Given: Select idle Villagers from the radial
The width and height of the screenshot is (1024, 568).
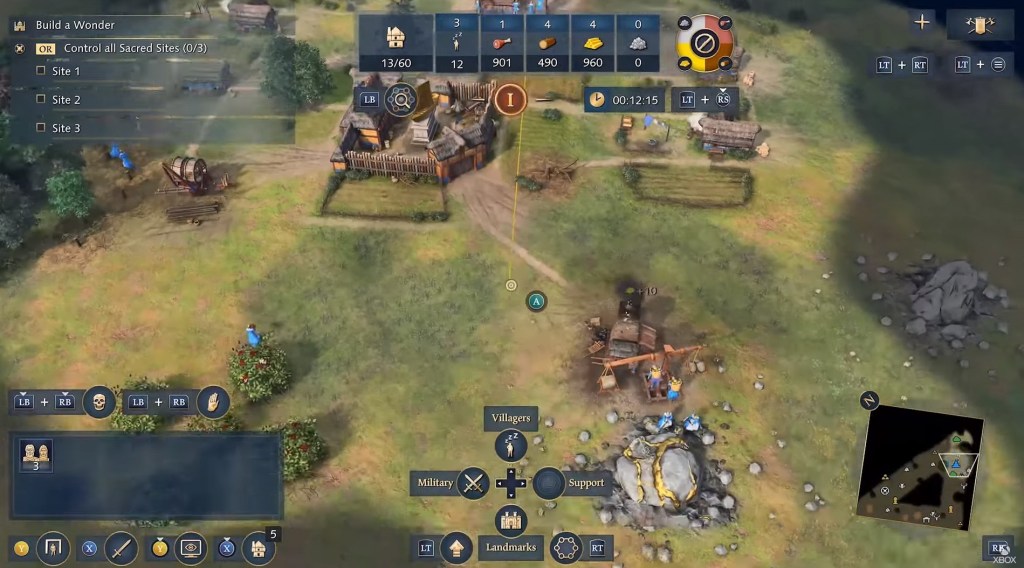Looking at the screenshot, I should (x=511, y=445).
